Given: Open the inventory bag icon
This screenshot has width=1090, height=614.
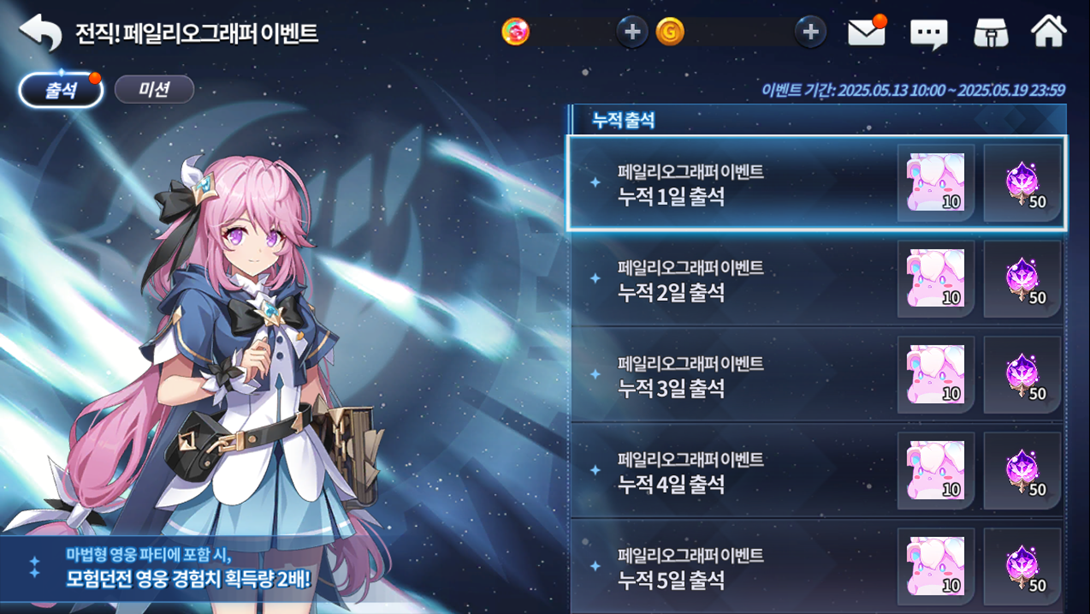Looking at the screenshot, I should pos(990,33).
